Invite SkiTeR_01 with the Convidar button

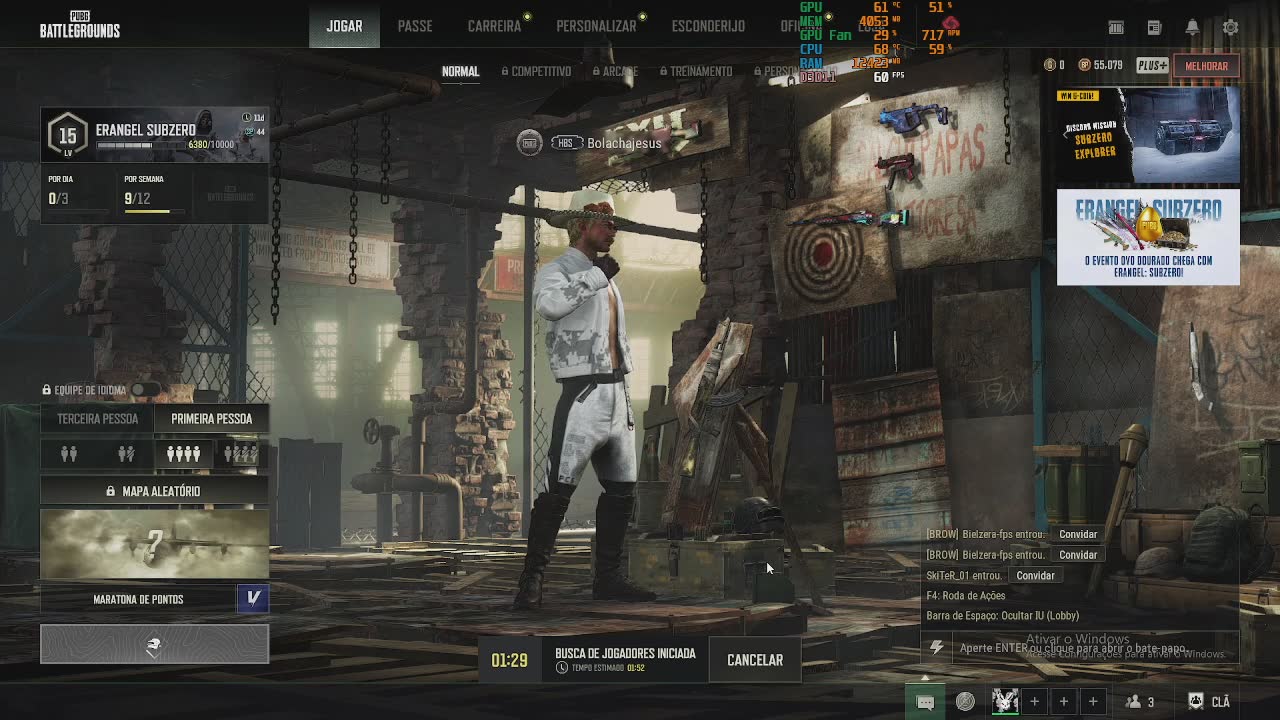pos(1035,576)
